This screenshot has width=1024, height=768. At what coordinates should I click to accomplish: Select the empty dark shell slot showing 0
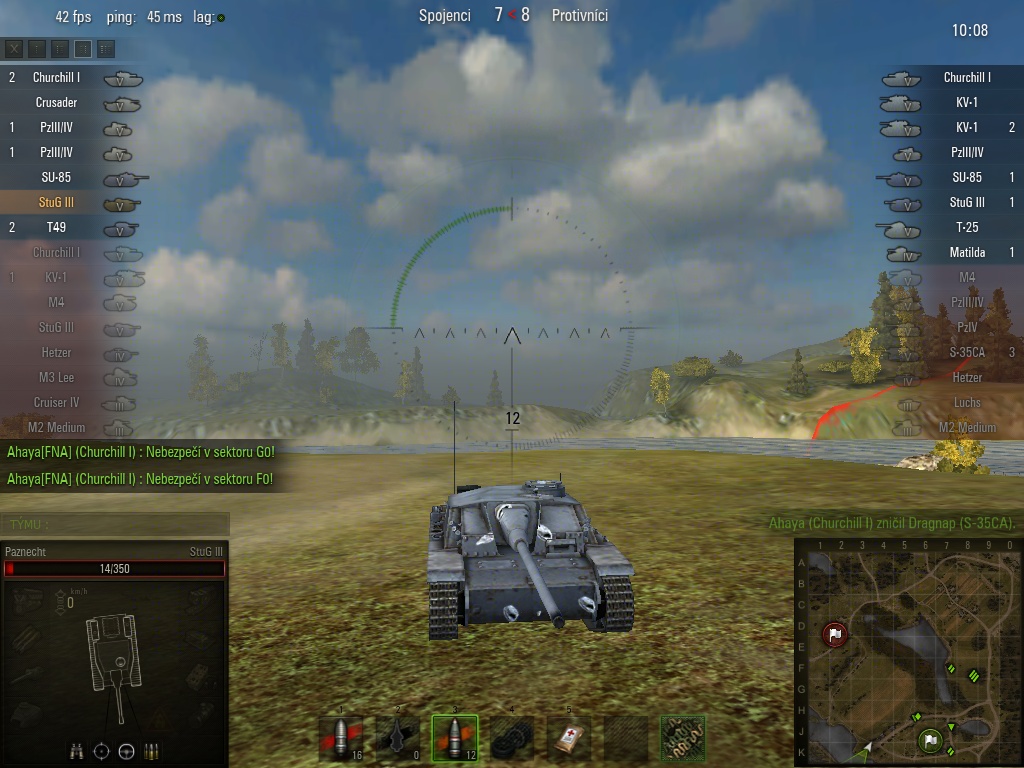tap(398, 739)
